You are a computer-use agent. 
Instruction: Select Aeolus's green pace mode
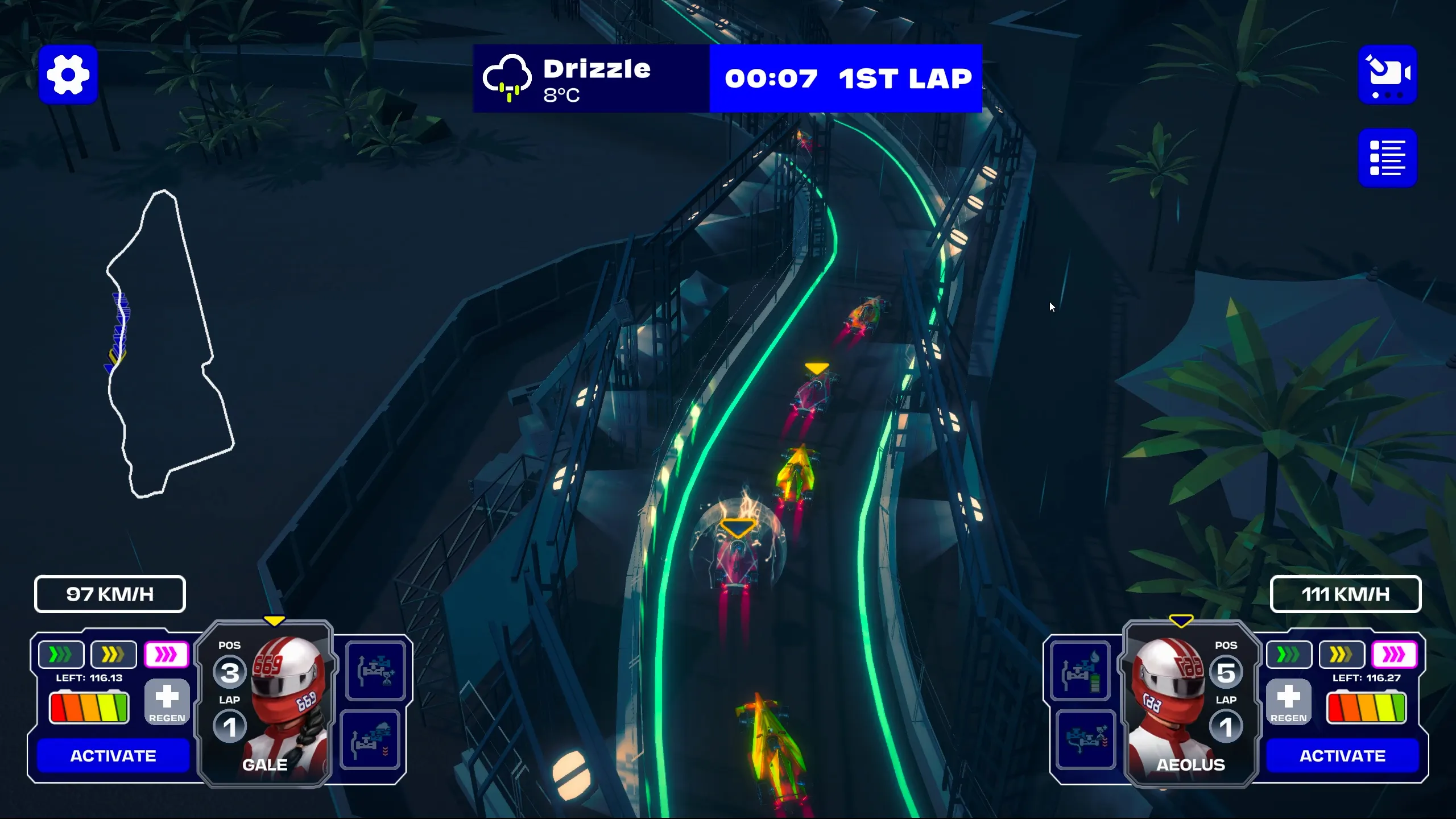point(1289,655)
